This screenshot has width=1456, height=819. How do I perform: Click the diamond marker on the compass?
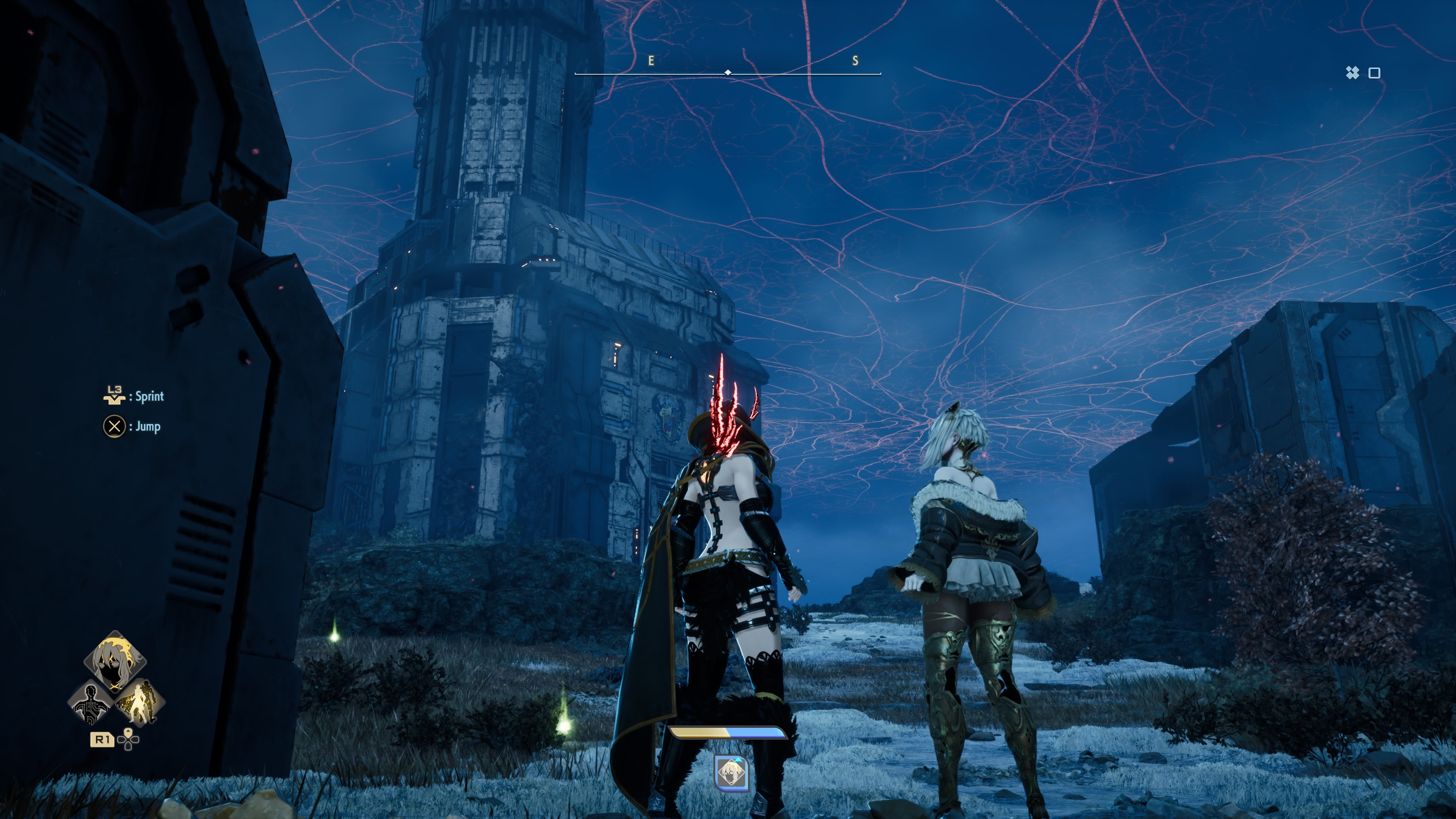point(728,72)
